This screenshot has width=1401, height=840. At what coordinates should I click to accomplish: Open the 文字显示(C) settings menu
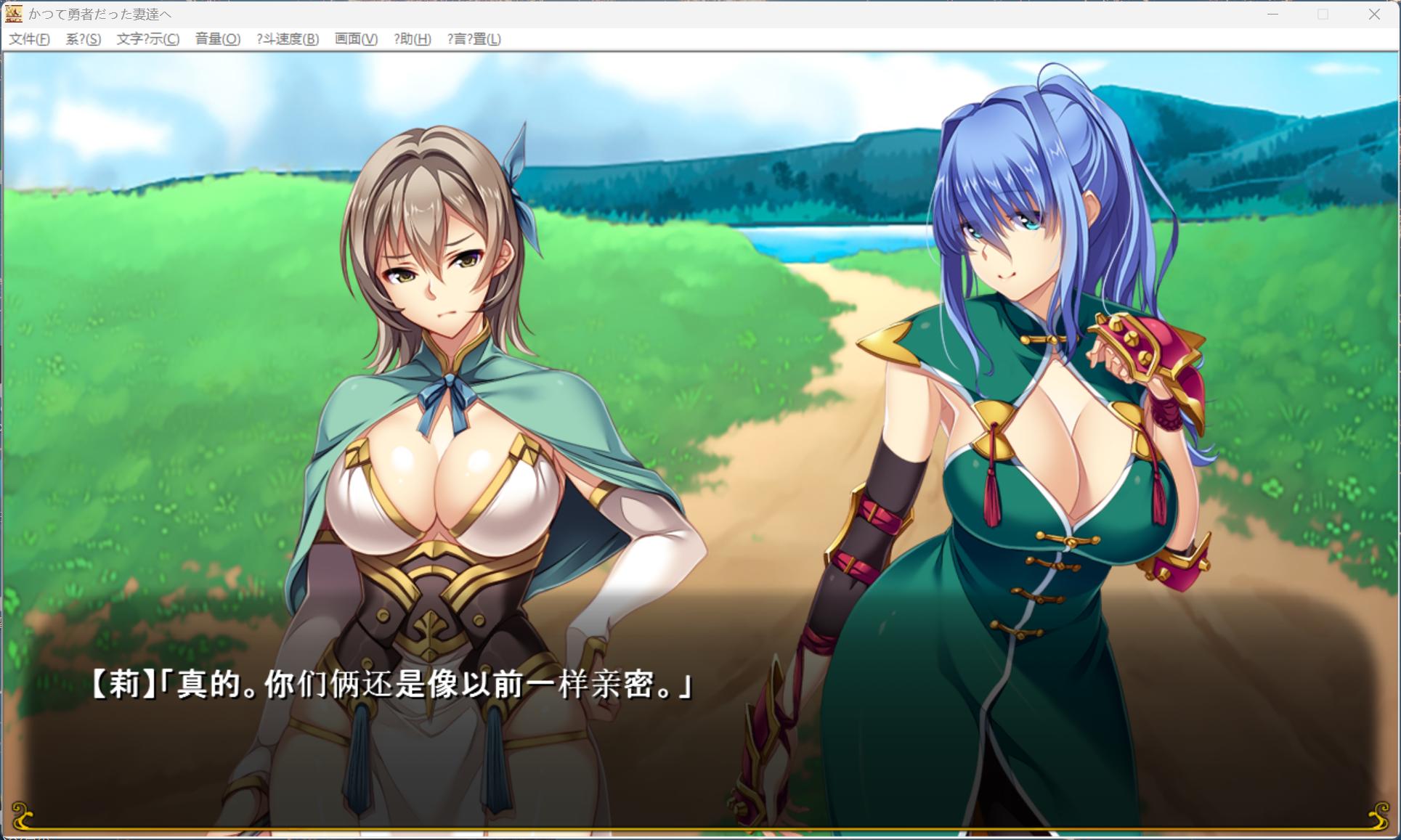(147, 40)
